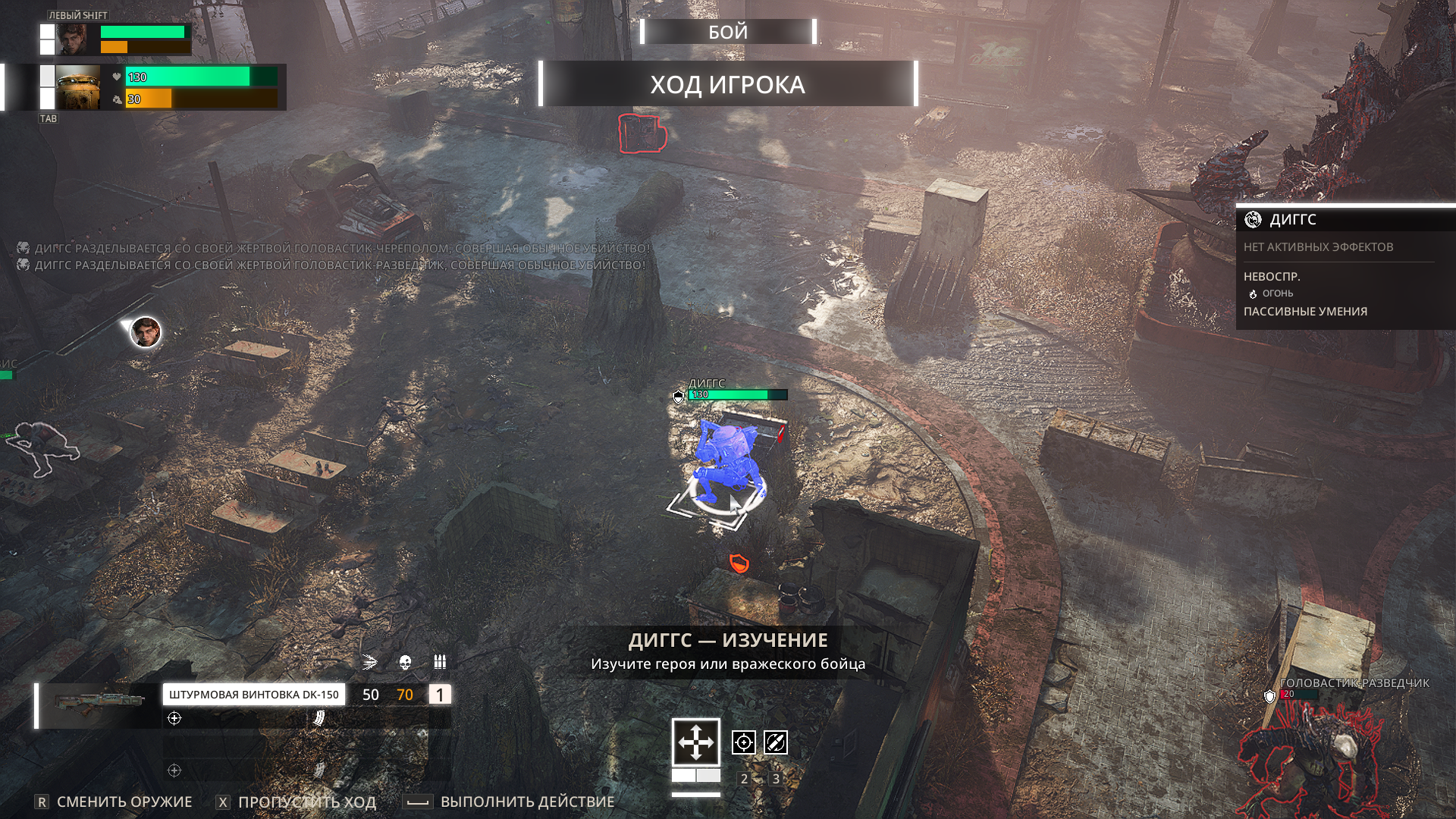Viewport: 1456px width, 819px height.
Task: Choose the crosshair aimed shot ability
Action: [x=743, y=742]
